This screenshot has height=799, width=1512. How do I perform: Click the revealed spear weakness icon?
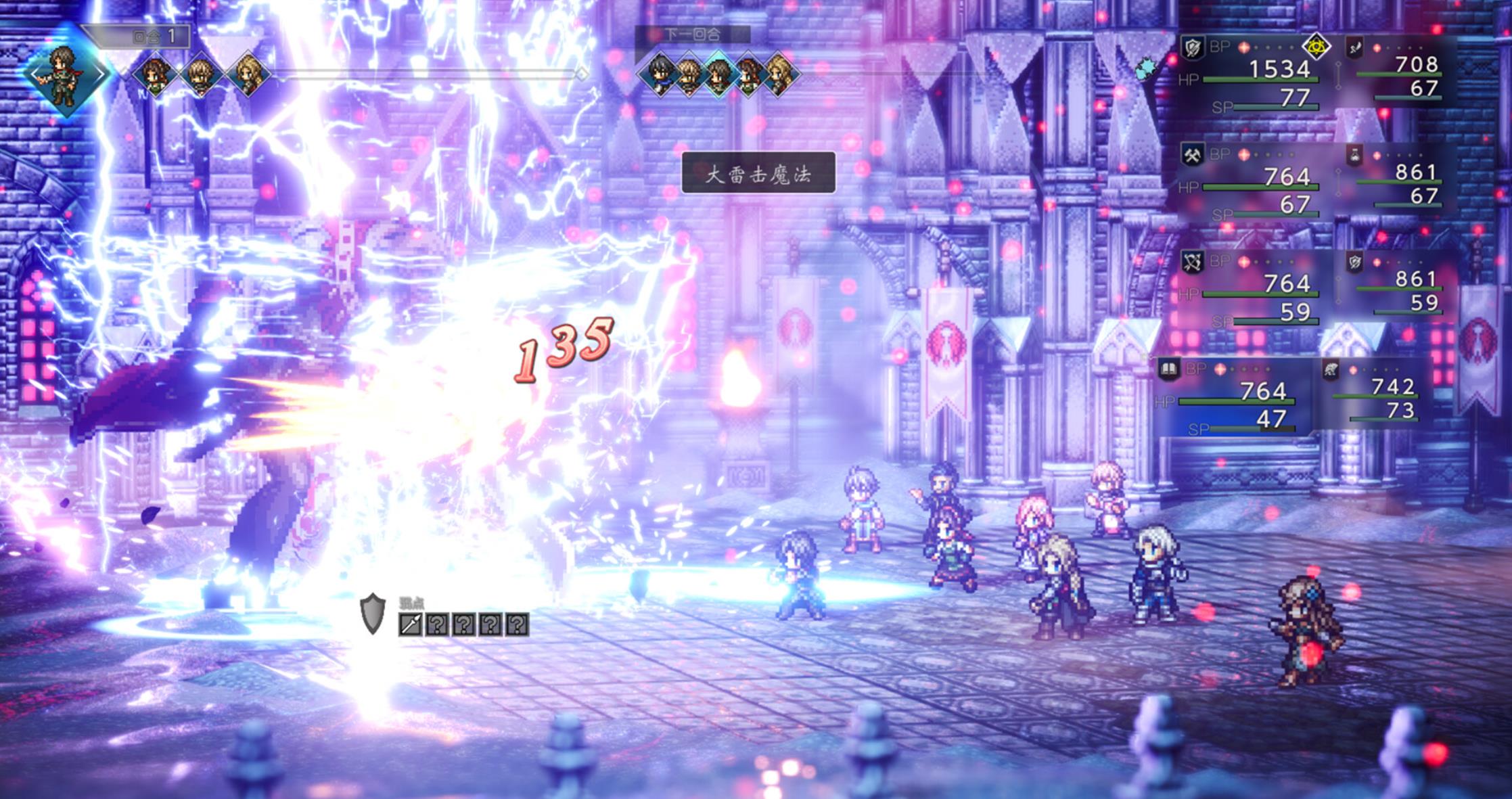[x=411, y=624]
